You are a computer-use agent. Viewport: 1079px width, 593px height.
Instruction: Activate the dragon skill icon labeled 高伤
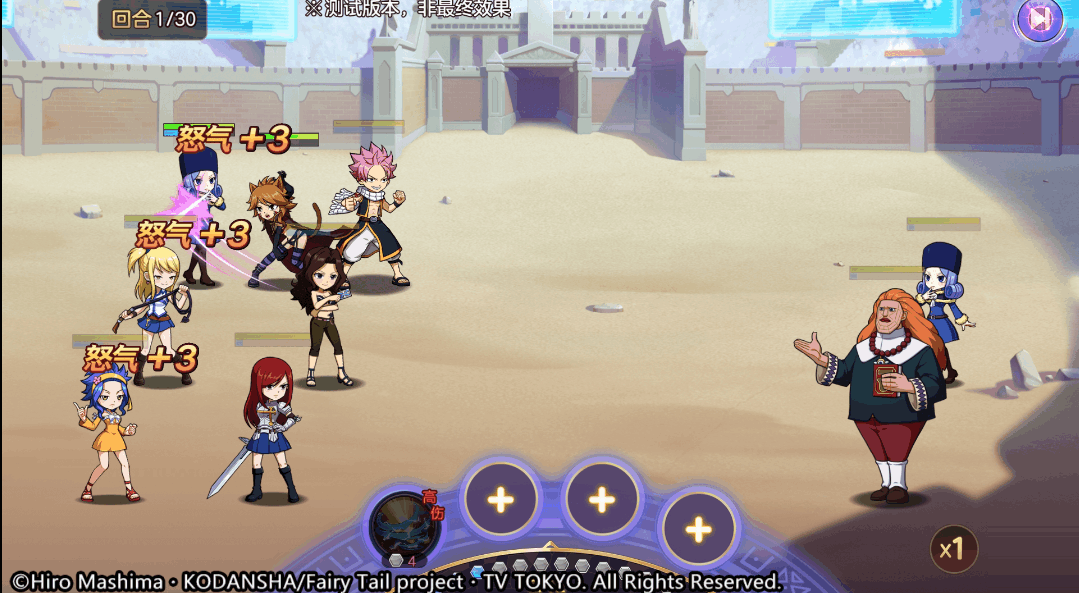click(404, 527)
